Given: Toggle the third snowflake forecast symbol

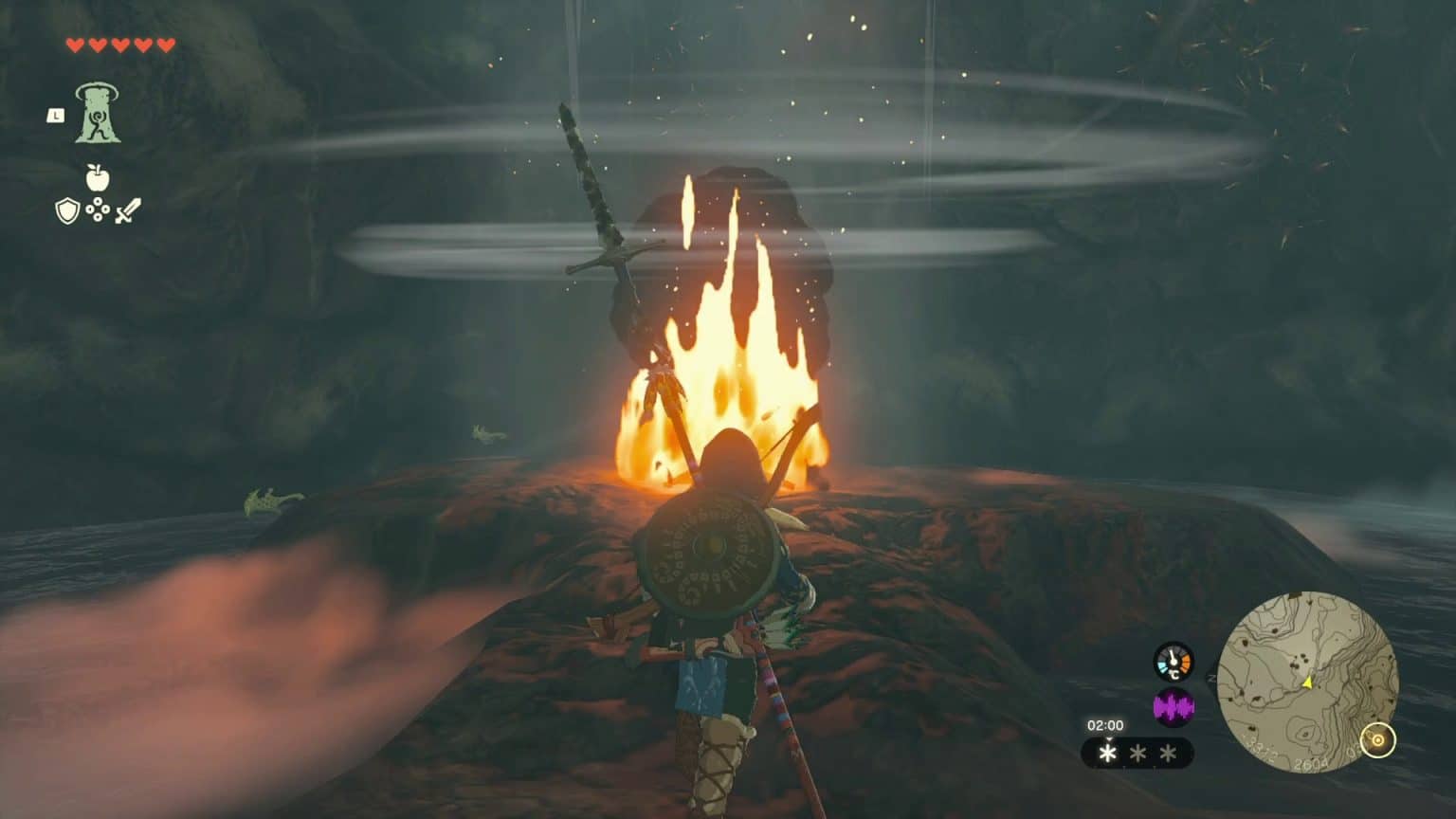Looking at the screenshot, I should coord(1168,754).
